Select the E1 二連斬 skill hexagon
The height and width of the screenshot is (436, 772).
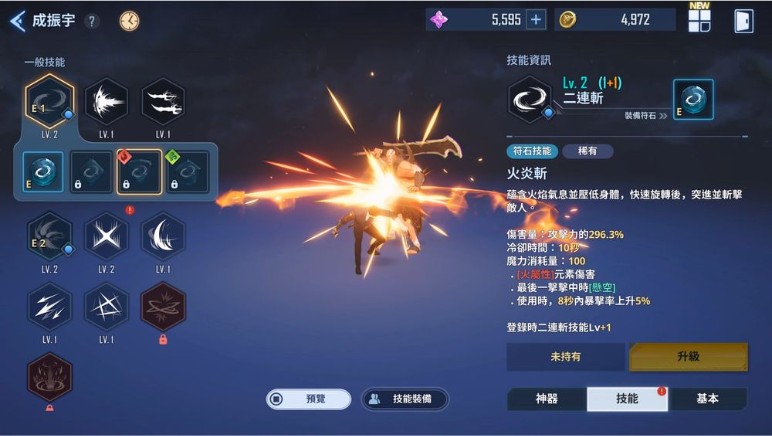[48, 102]
